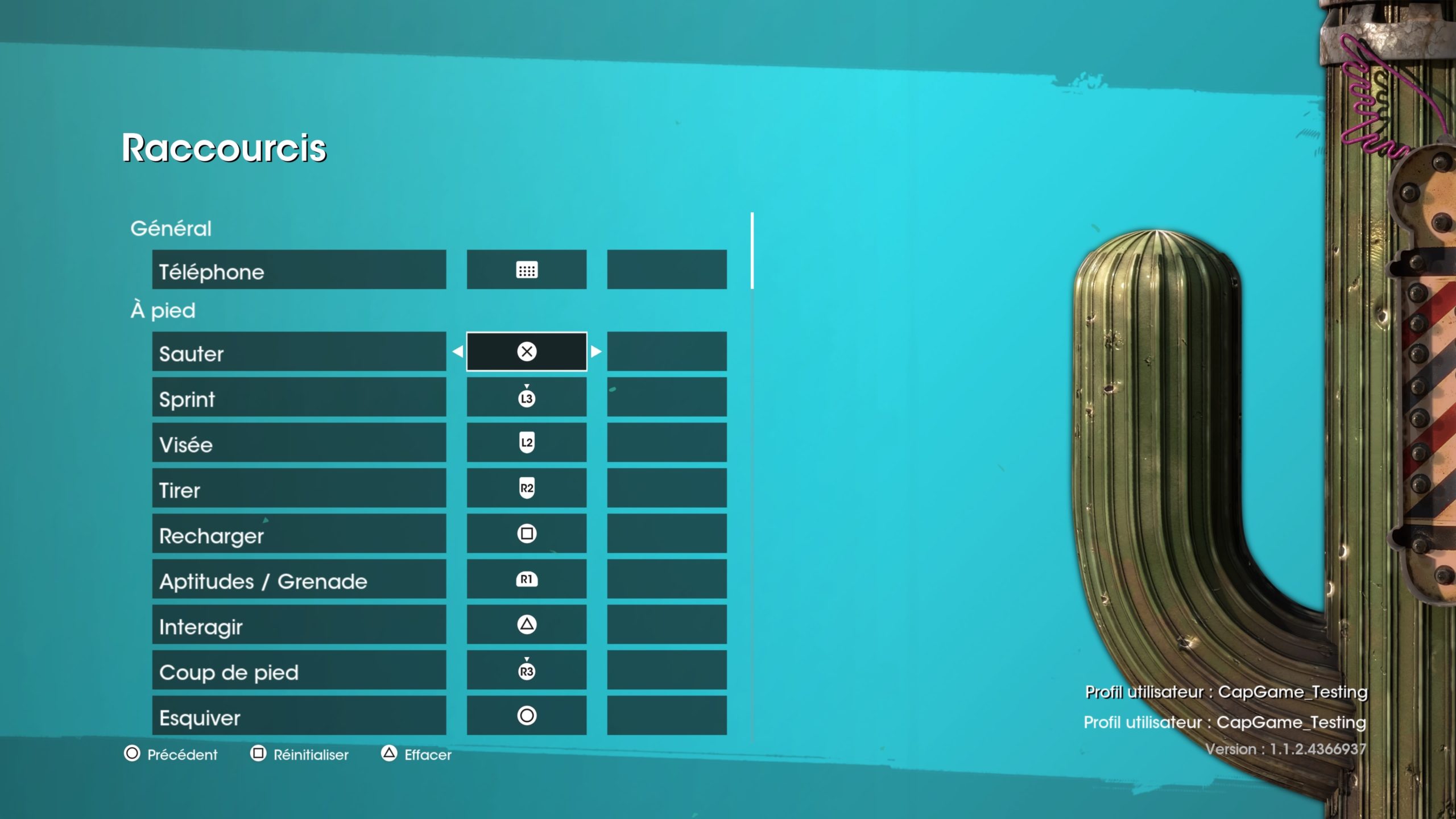Choose the Recharger action row
1456x819 pixels.
tap(299, 533)
